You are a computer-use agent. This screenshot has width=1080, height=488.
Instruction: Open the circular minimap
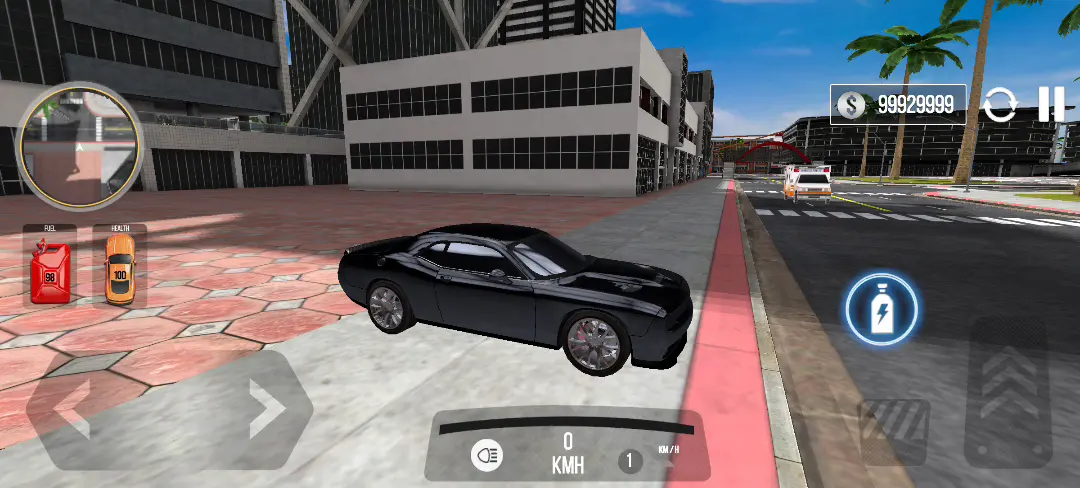(x=80, y=147)
